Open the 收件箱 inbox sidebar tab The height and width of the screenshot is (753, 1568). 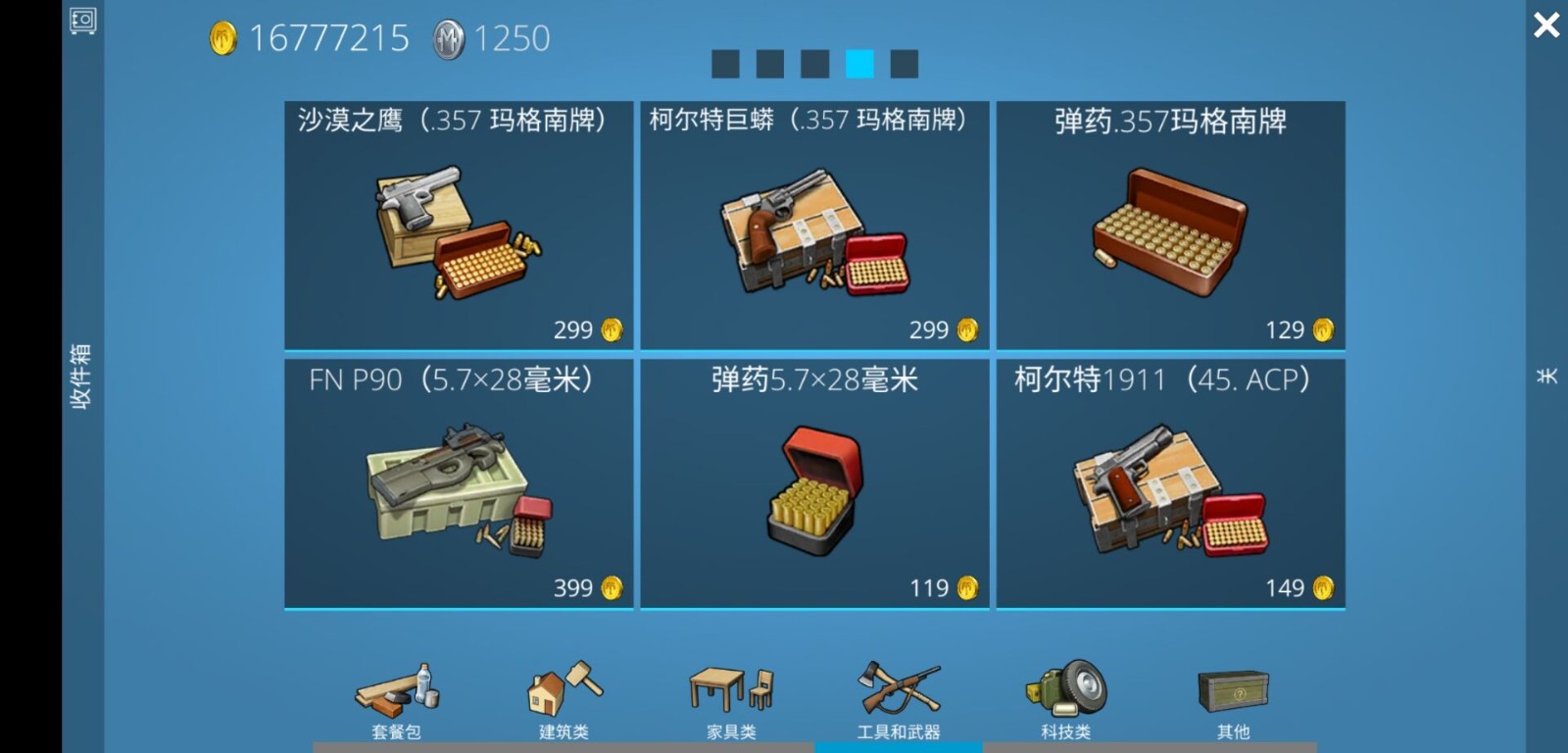pyautogui.click(x=82, y=376)
